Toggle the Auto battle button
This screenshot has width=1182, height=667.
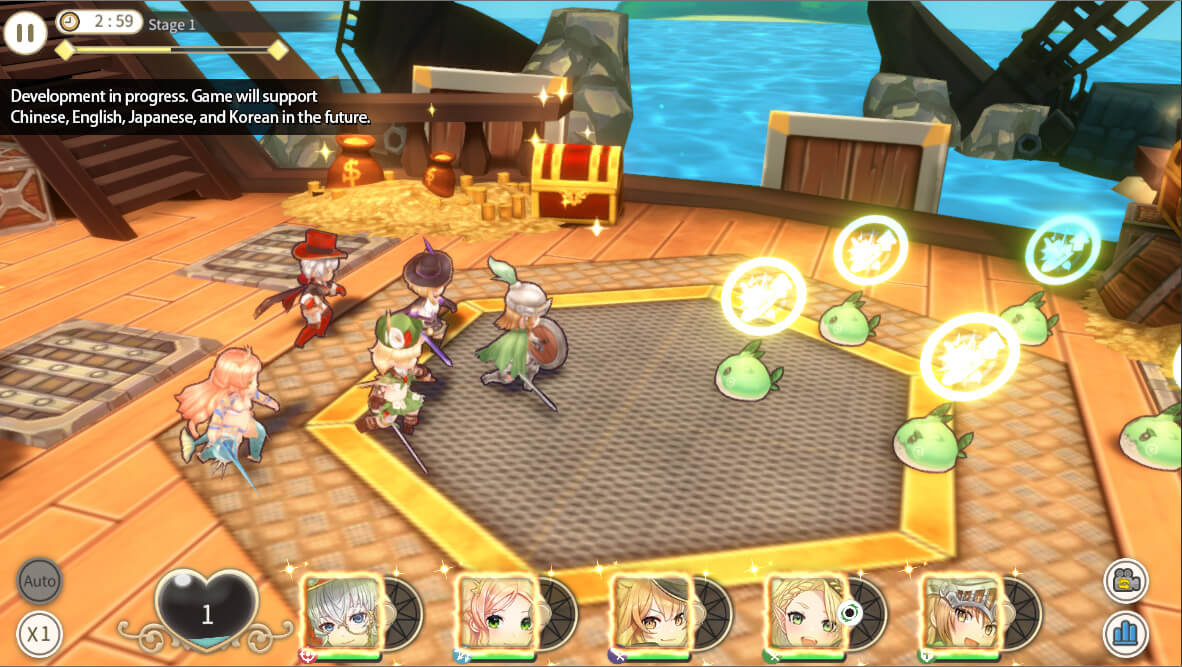(39, 580)
